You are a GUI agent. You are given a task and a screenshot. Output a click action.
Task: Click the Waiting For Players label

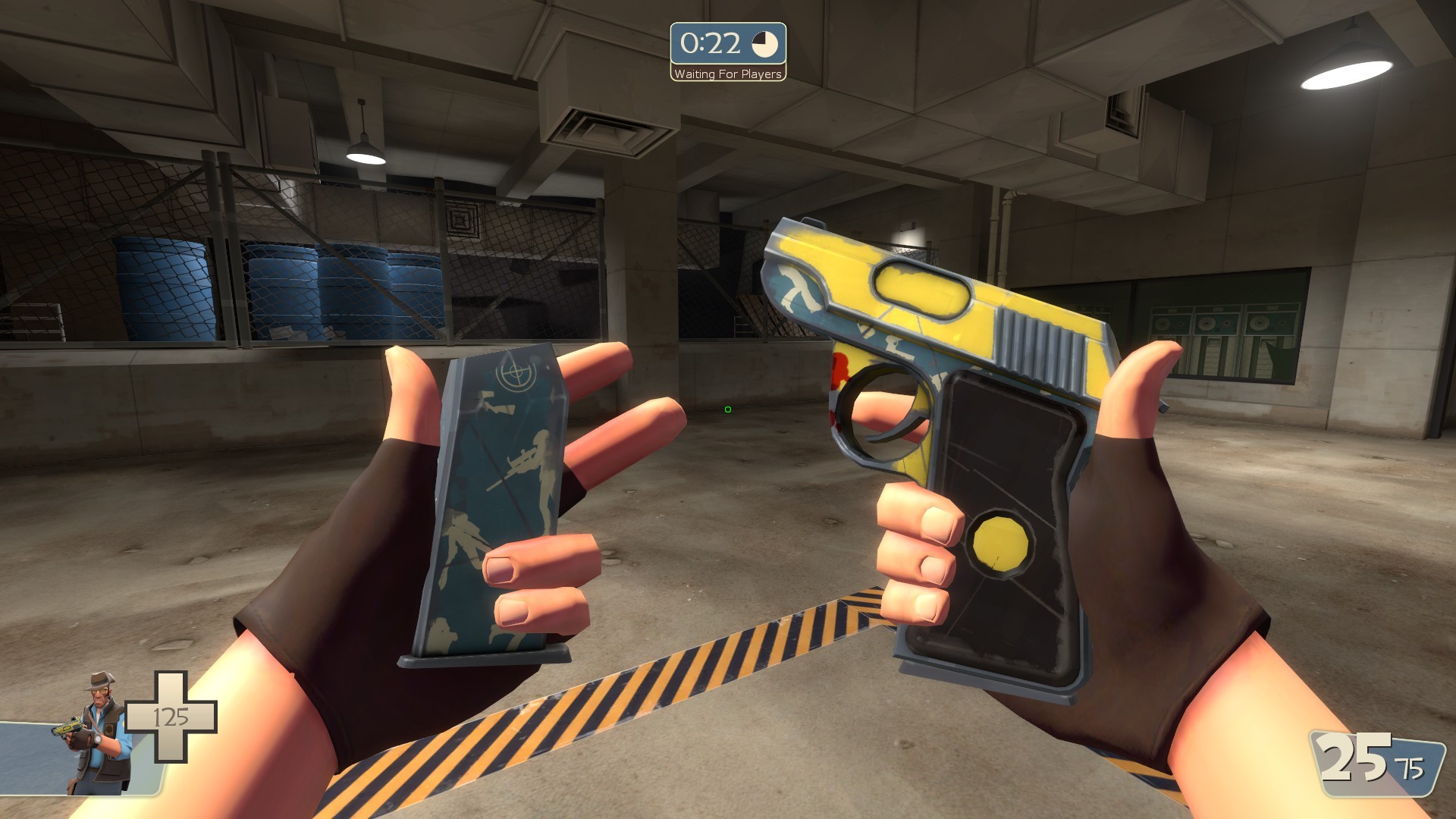pos(726,74)
